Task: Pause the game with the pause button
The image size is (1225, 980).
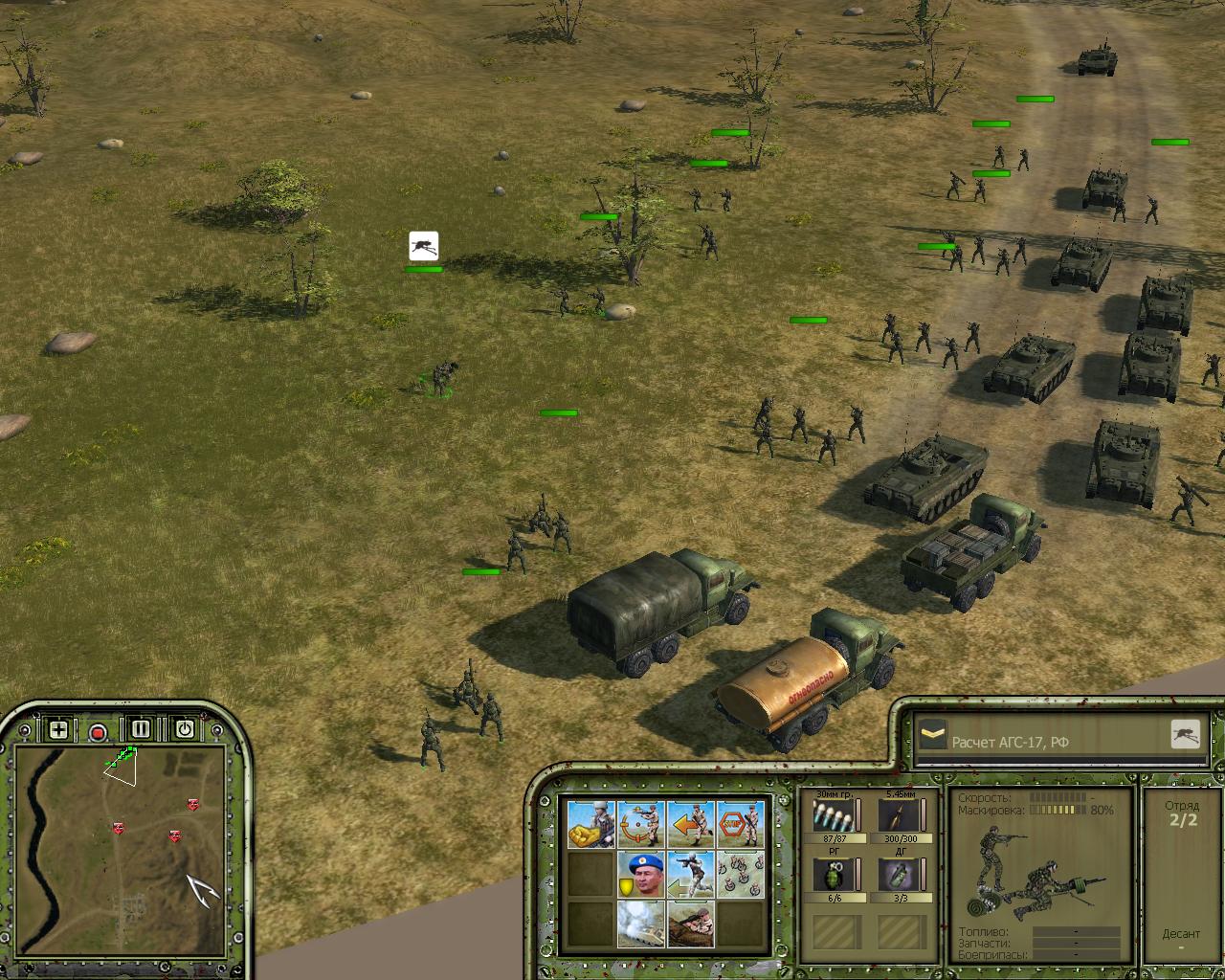Action: 141,729
